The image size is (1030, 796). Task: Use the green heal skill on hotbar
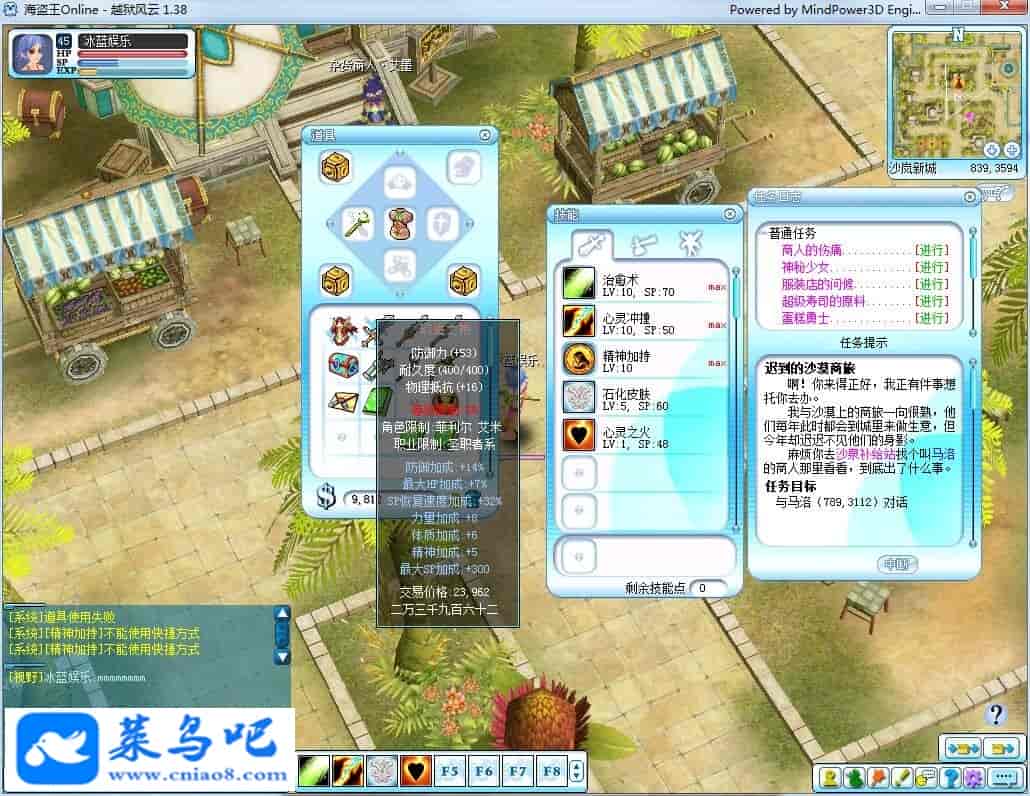click(x=313, y=771)
